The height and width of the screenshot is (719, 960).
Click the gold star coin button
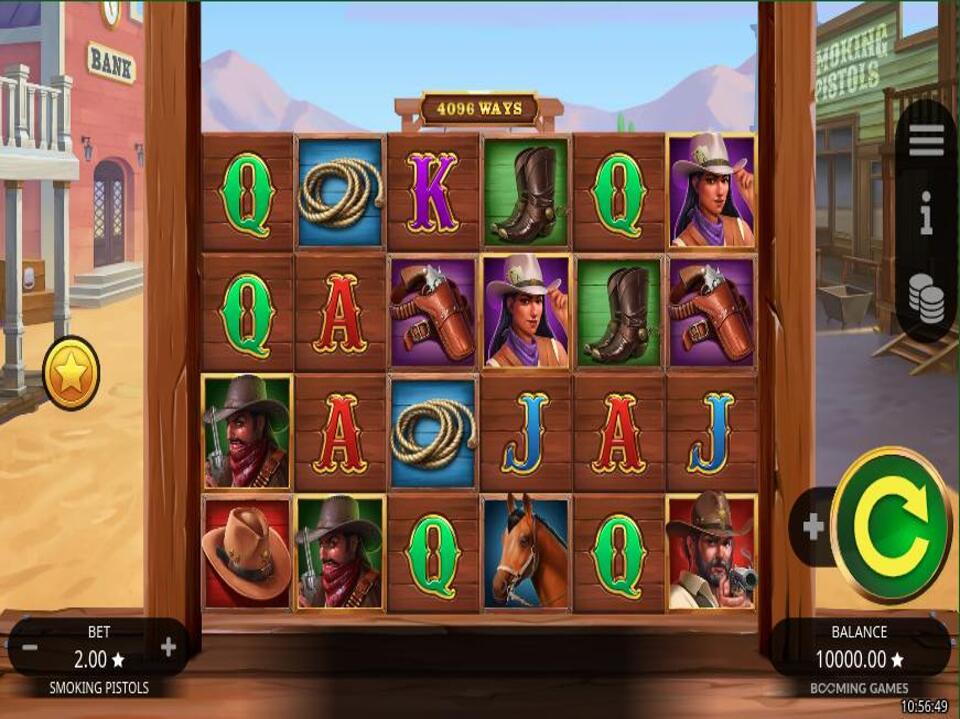point(71,373)
